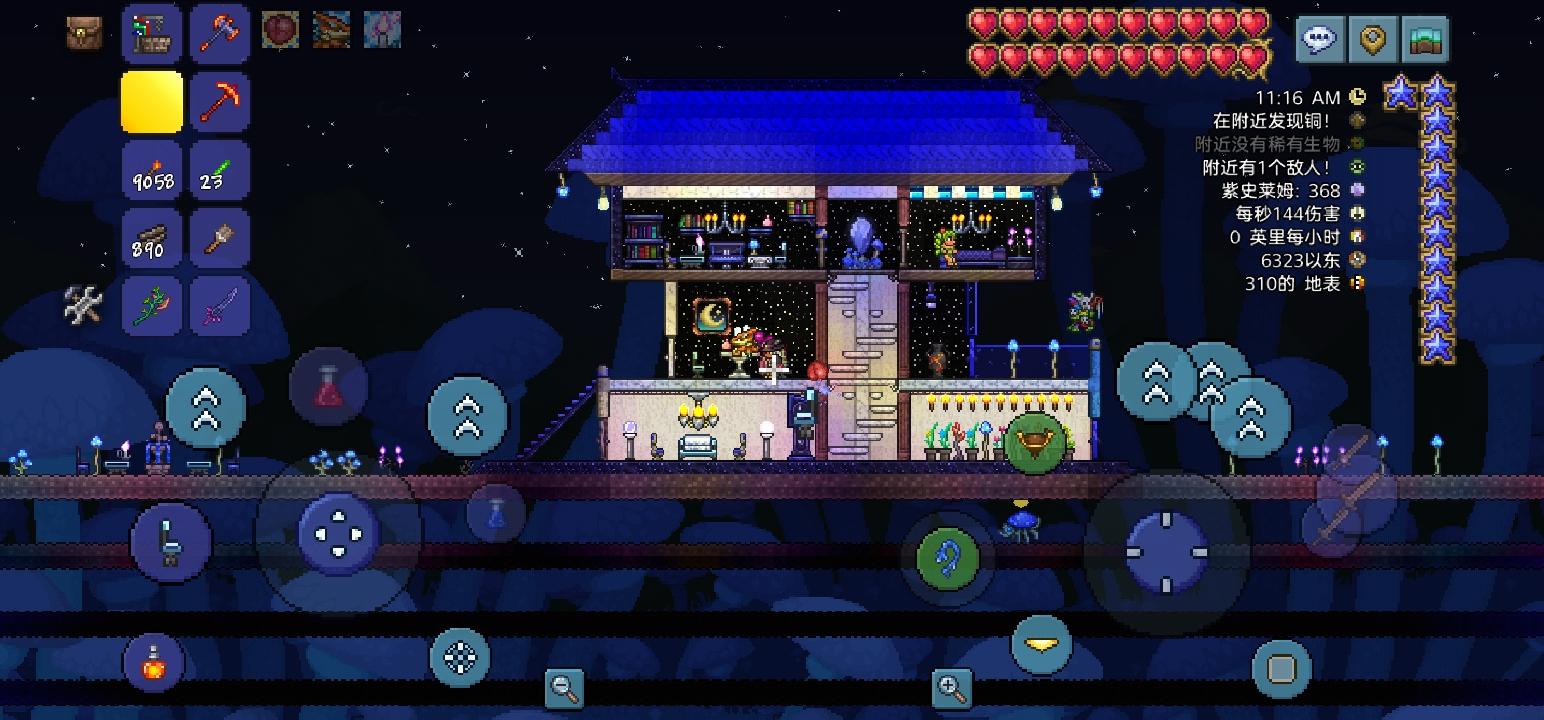Image resolution: width=1544 pixels, height=720 pixels.
Task: Open the chat bubble panel
Action: [1318, 39]
